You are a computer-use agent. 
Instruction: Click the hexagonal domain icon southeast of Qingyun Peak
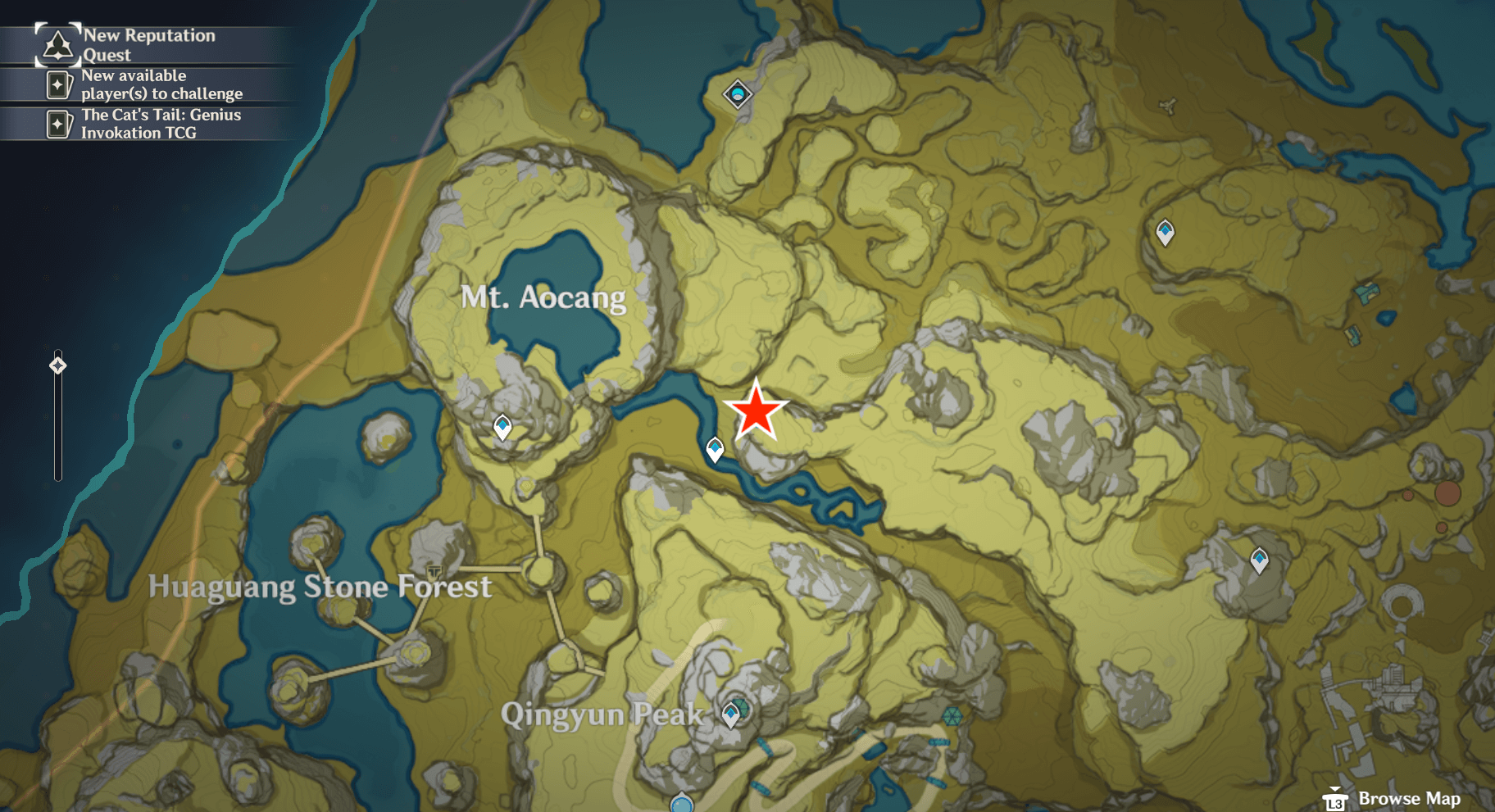pos(951,716)
